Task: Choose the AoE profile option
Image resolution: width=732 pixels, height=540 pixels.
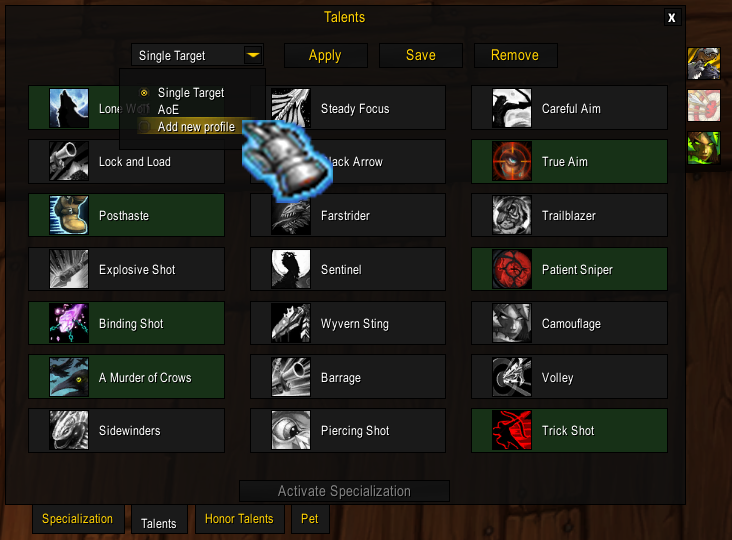Action: pos(169,109)
